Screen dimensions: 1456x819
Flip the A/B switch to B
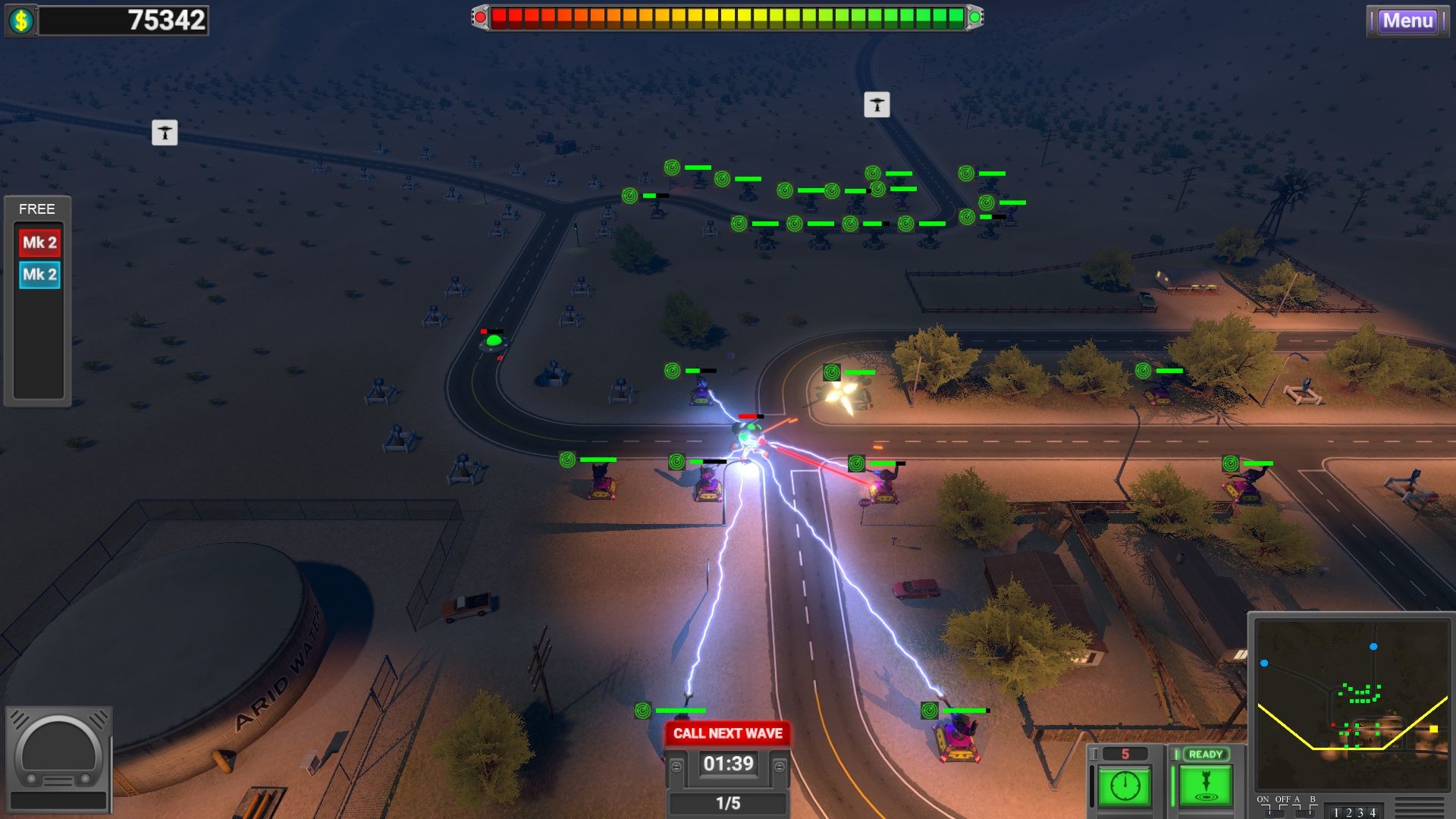[x=1310, y=813]
